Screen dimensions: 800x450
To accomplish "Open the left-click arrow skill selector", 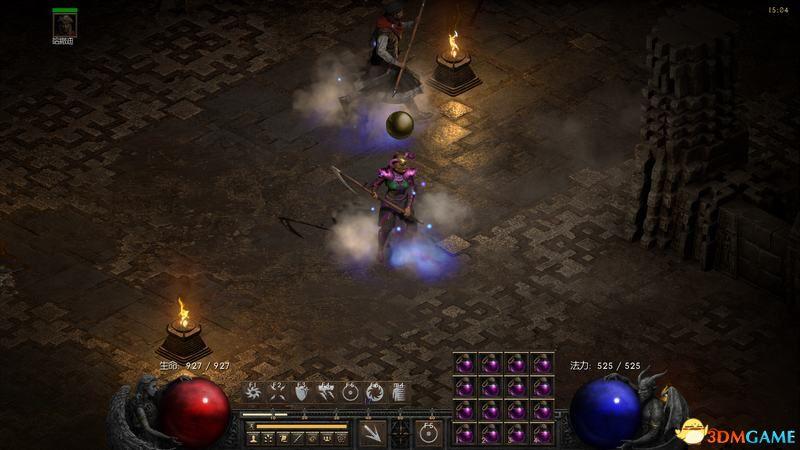I will coord(372,433).
